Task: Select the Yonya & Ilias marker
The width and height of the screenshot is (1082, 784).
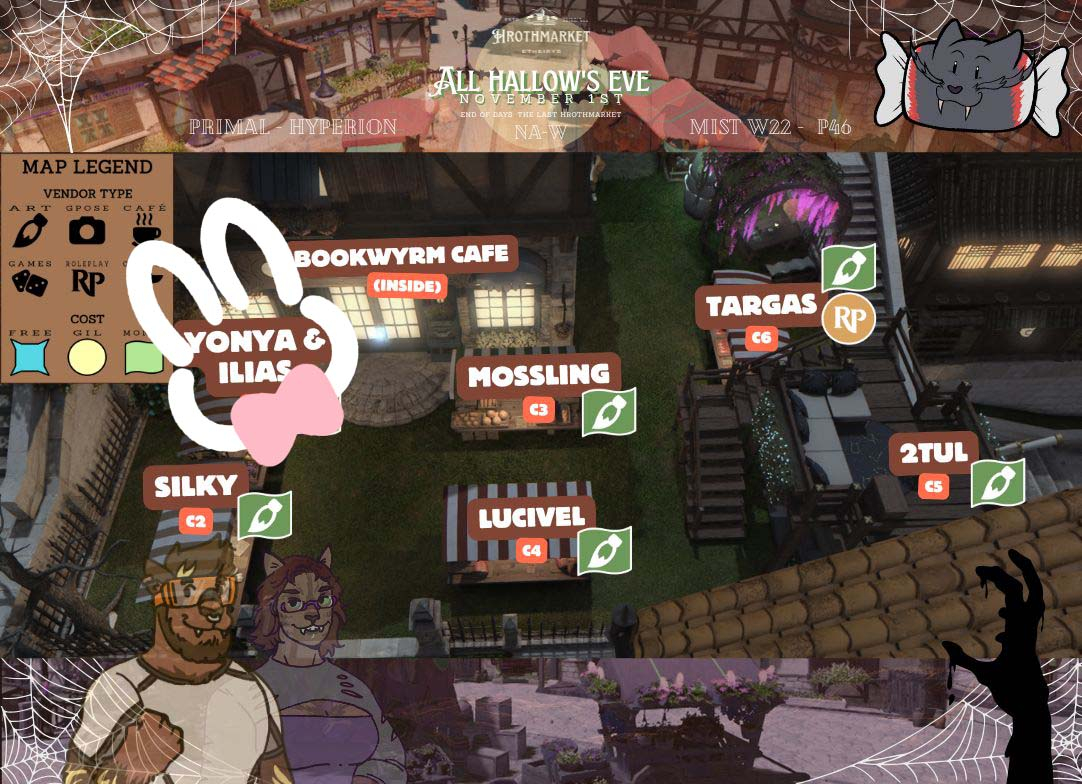Action: click(257, 354)
